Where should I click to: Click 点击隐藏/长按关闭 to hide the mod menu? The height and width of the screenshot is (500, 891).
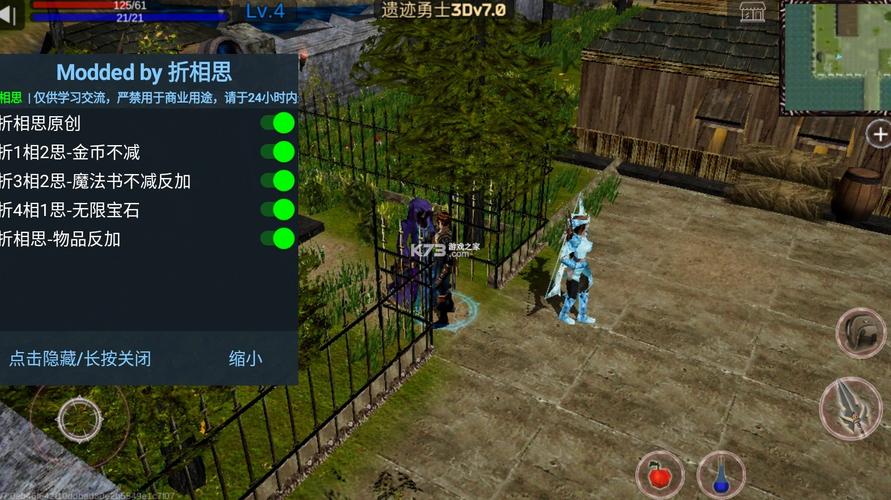(80, 358)
